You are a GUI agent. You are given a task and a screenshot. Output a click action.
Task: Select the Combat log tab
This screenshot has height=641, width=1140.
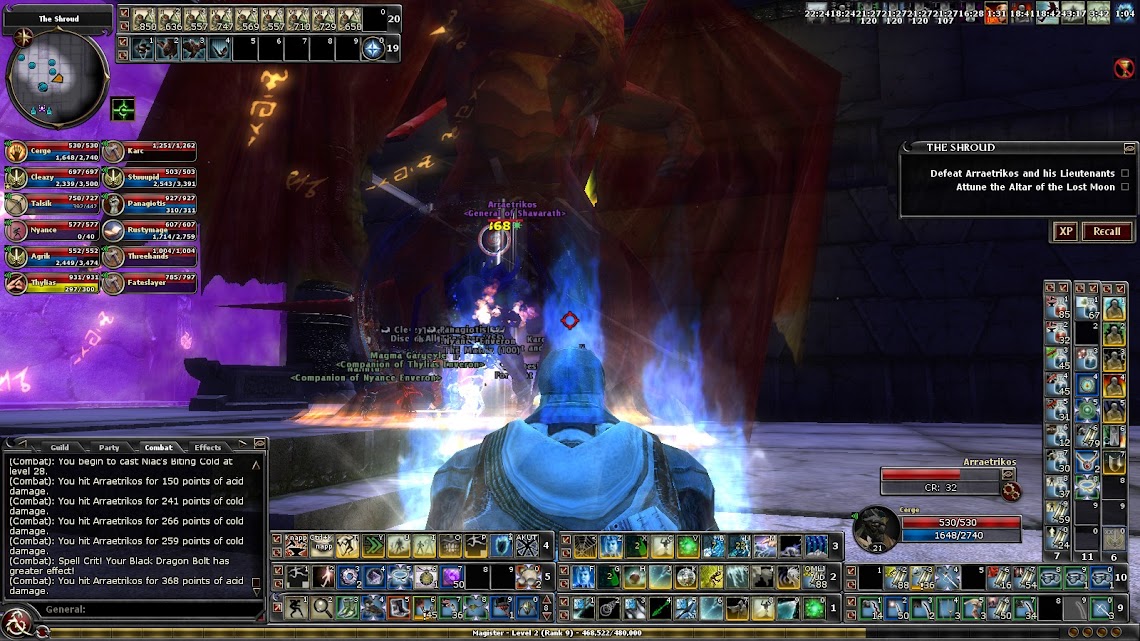pos(158,447)
